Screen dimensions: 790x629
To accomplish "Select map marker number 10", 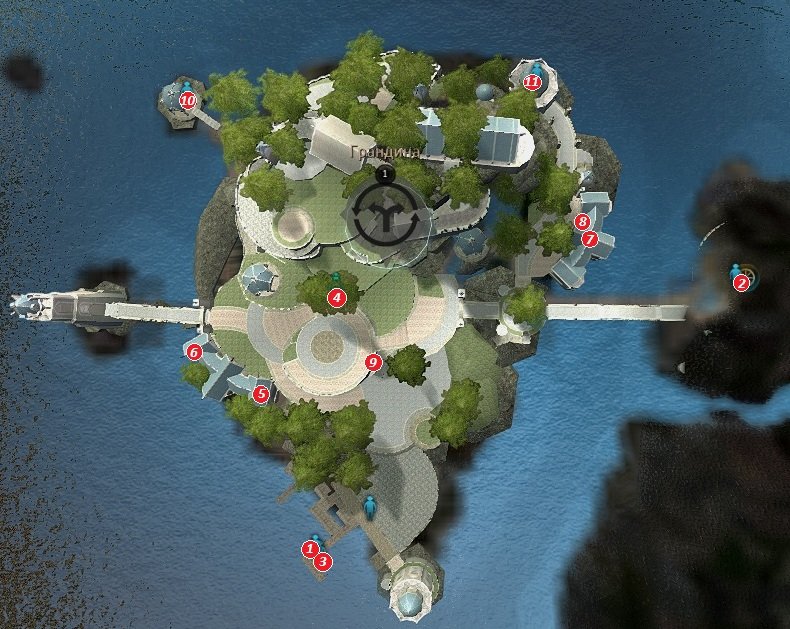I will (186, 100).
